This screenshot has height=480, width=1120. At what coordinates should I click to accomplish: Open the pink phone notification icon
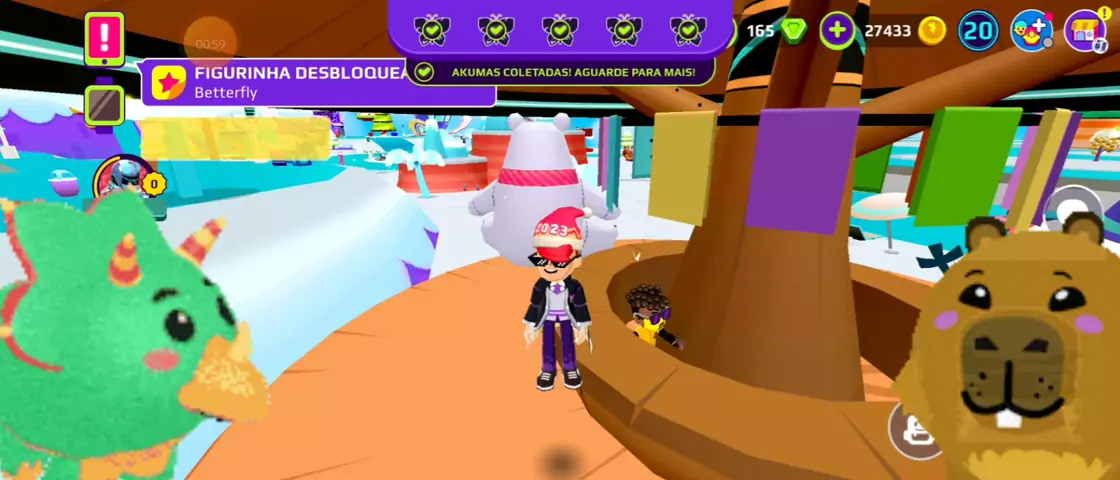coord(104,39)
